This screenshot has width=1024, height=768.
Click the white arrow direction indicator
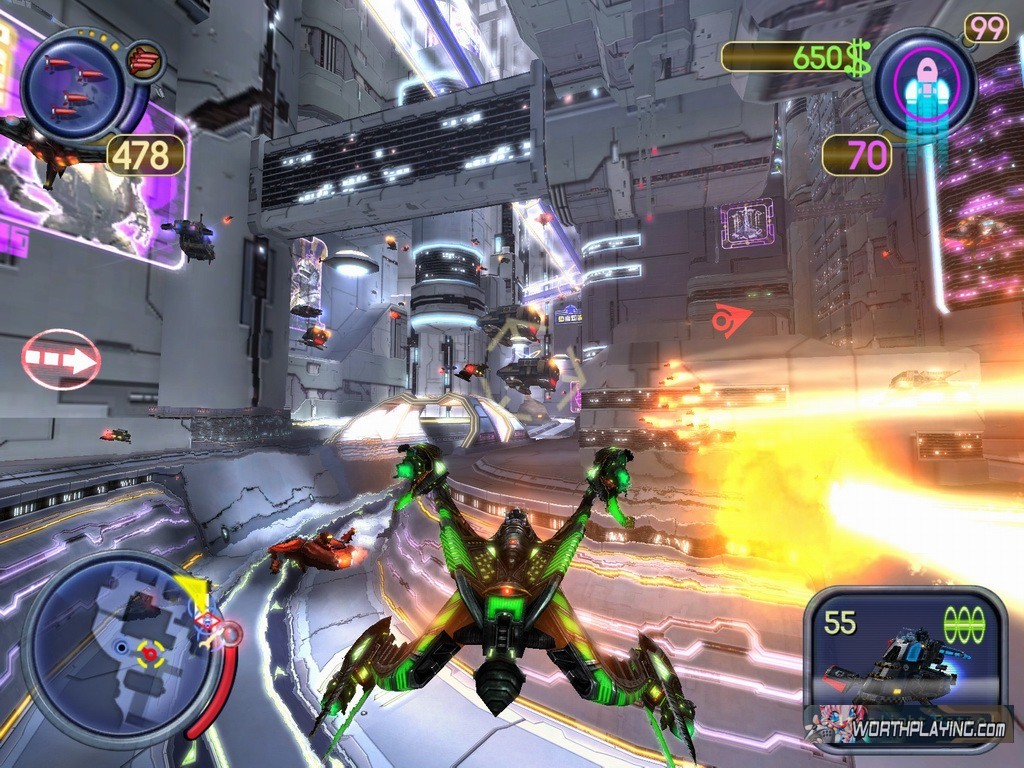61,359
